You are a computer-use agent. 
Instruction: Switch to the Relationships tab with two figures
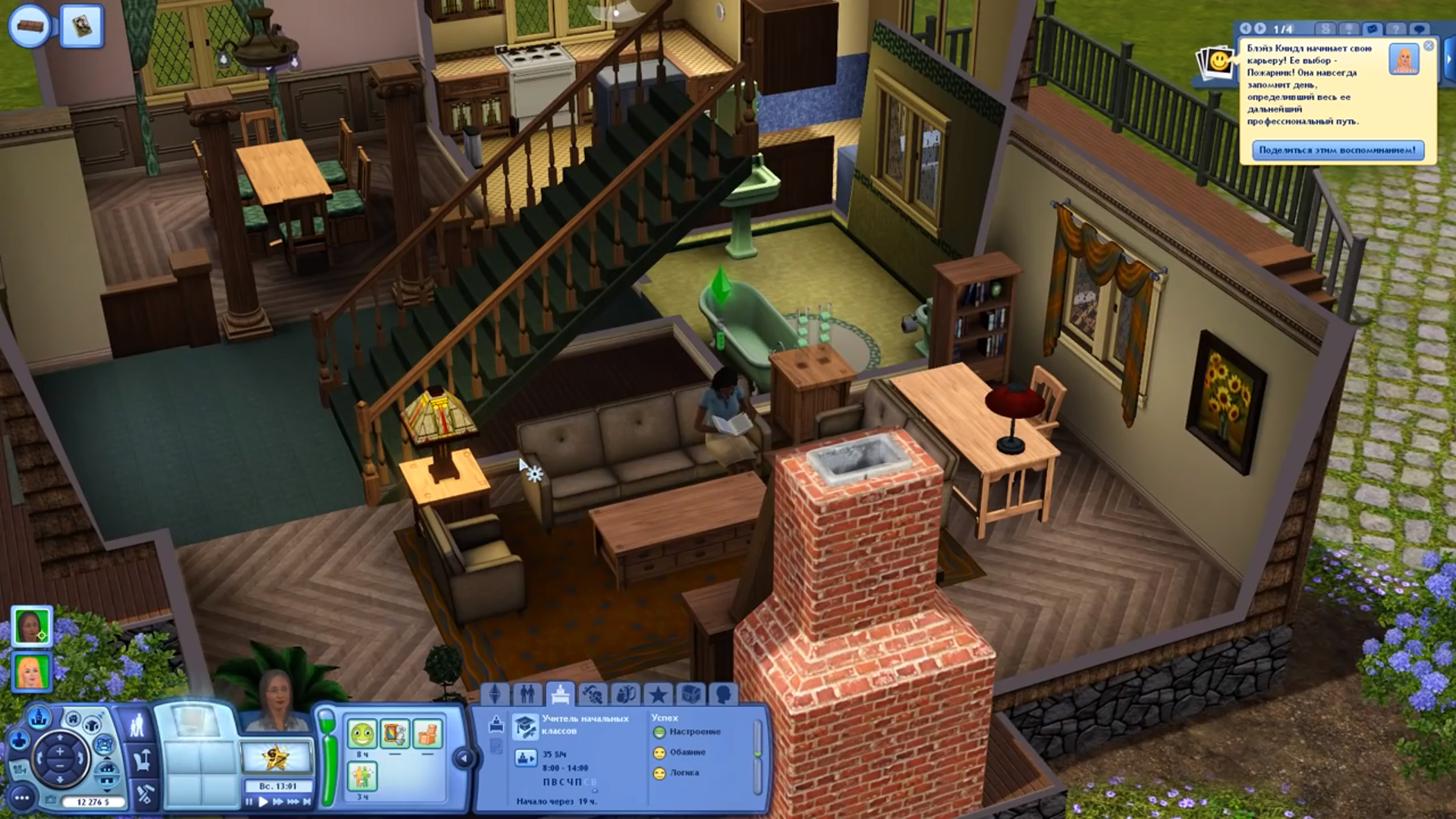(527, 694)
